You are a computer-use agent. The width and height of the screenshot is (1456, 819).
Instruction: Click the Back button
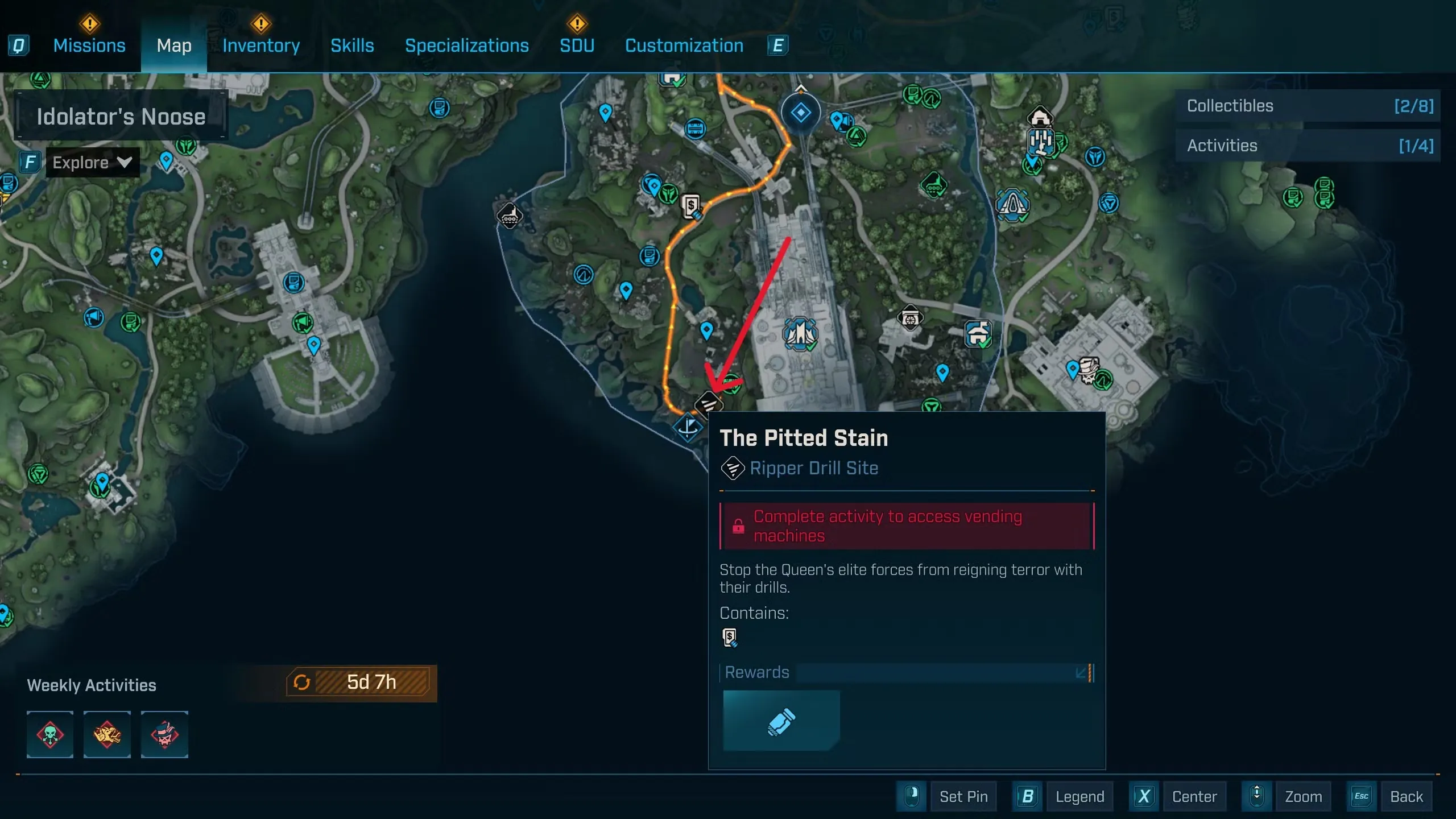point(1406,796)
